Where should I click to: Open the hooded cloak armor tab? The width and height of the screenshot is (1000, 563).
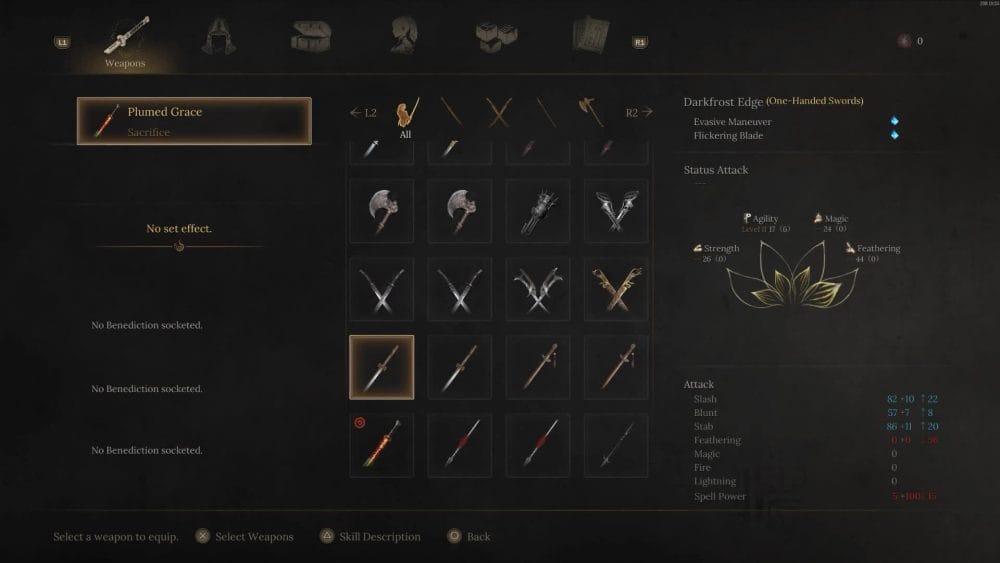tap(216, 38)
